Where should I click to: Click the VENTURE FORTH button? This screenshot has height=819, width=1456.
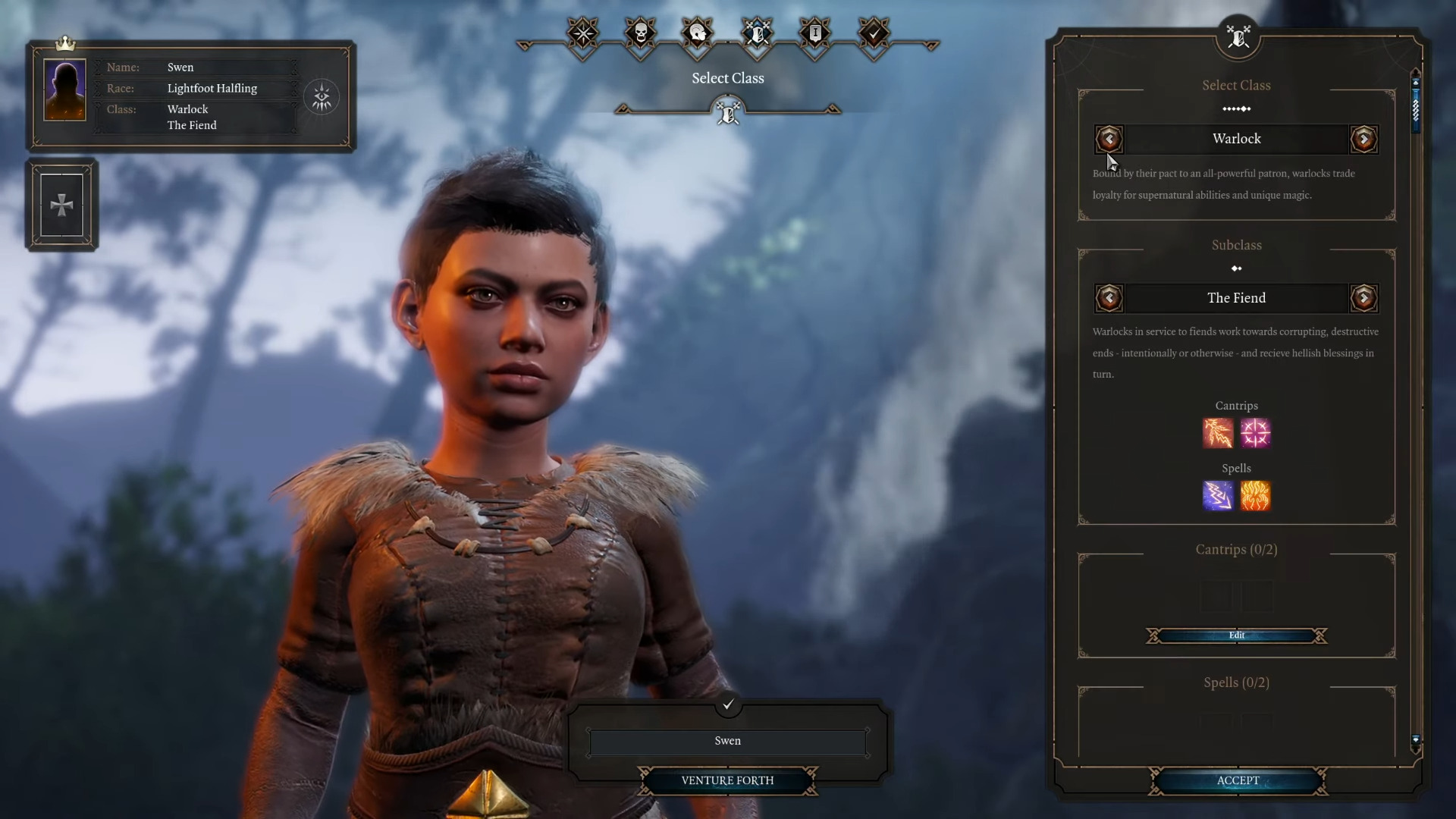pyautogui.click(x=727, y=780)
